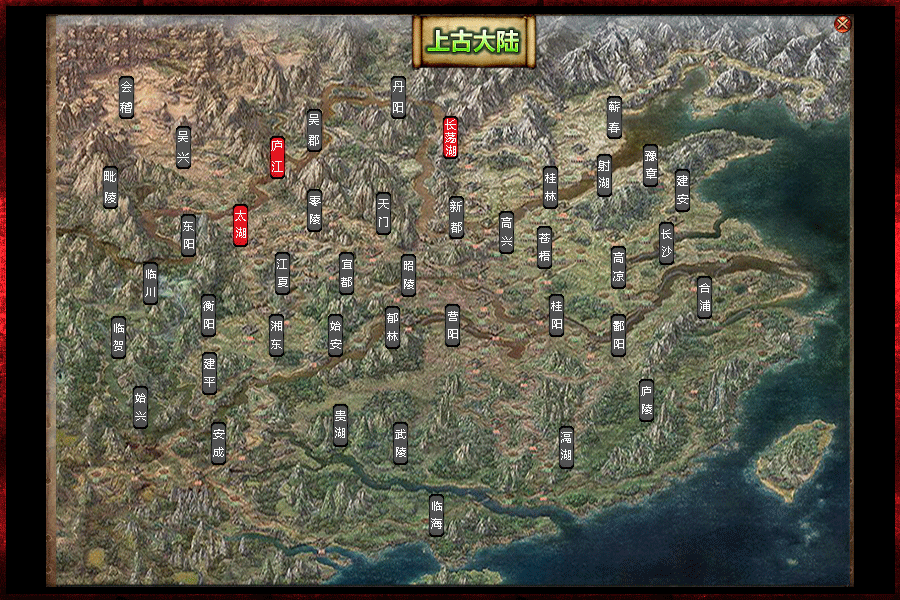Select the 丹阳 map marker
This screenshot has width=900, height=600.
tap(398, 98)
